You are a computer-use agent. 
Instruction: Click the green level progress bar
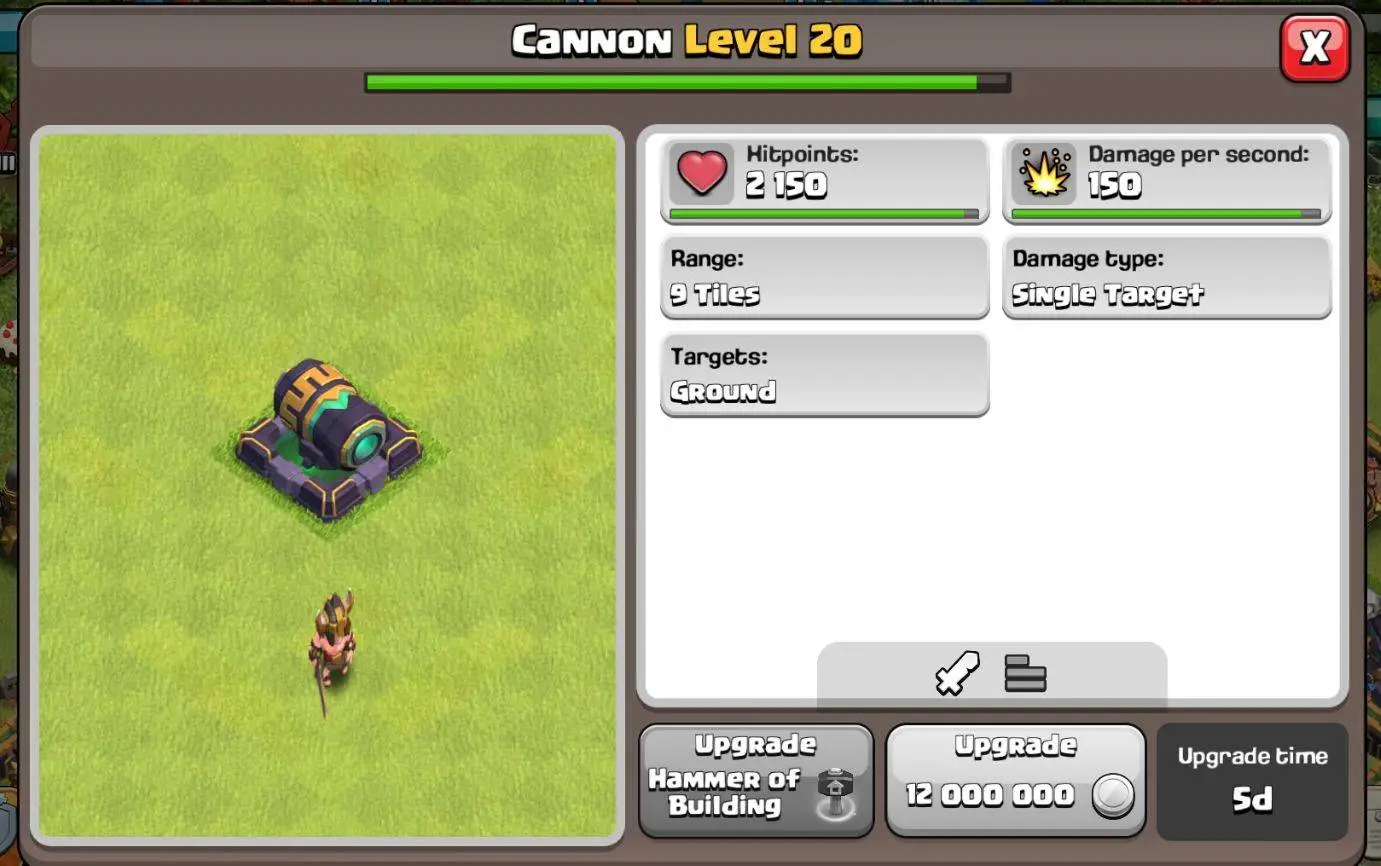685,82
